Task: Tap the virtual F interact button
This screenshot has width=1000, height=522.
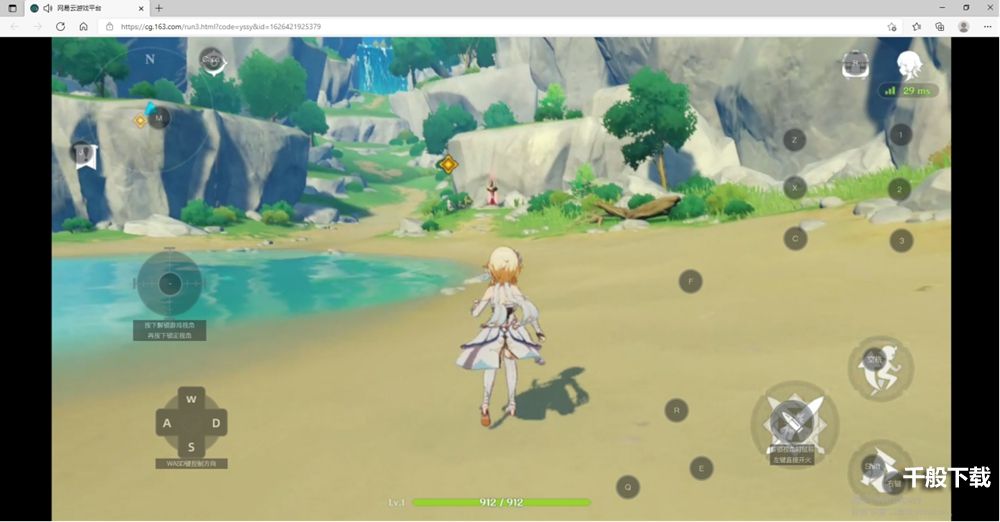Action: pyautogui.click(x=690, y=281)
